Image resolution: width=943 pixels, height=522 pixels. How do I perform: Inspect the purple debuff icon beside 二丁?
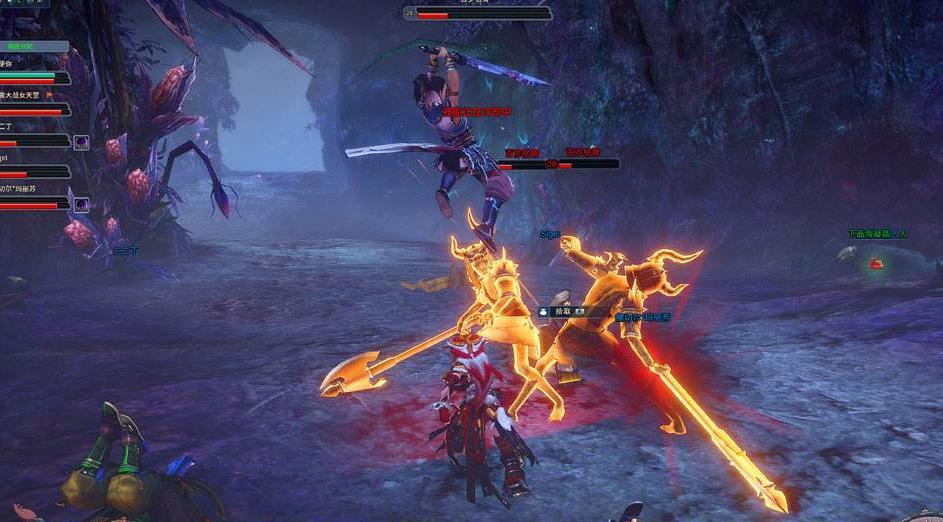(x=81, y=143)
